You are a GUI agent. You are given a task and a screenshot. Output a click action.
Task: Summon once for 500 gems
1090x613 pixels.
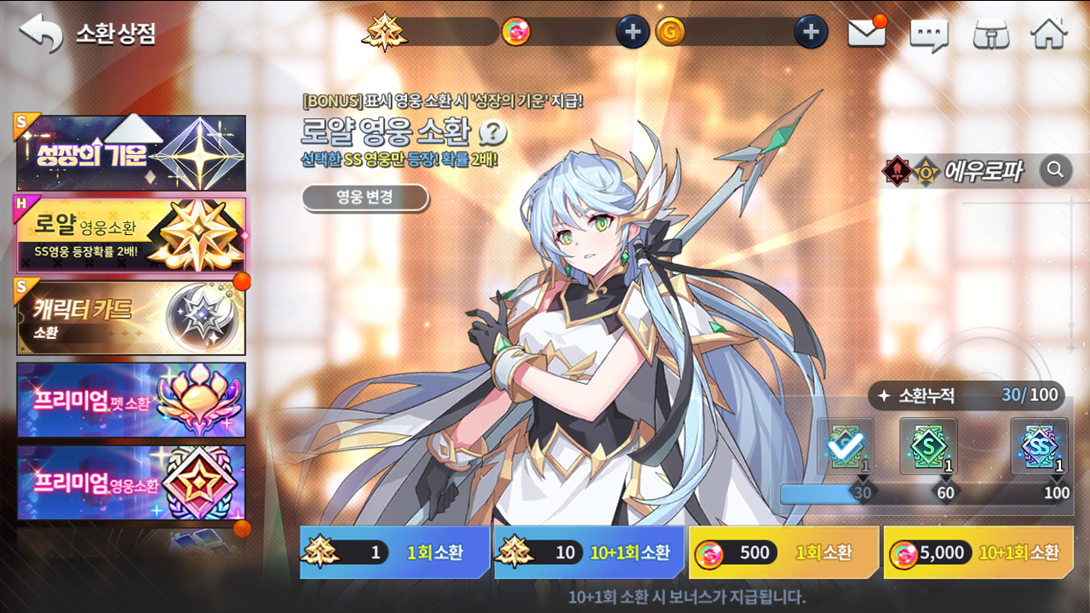783,552
